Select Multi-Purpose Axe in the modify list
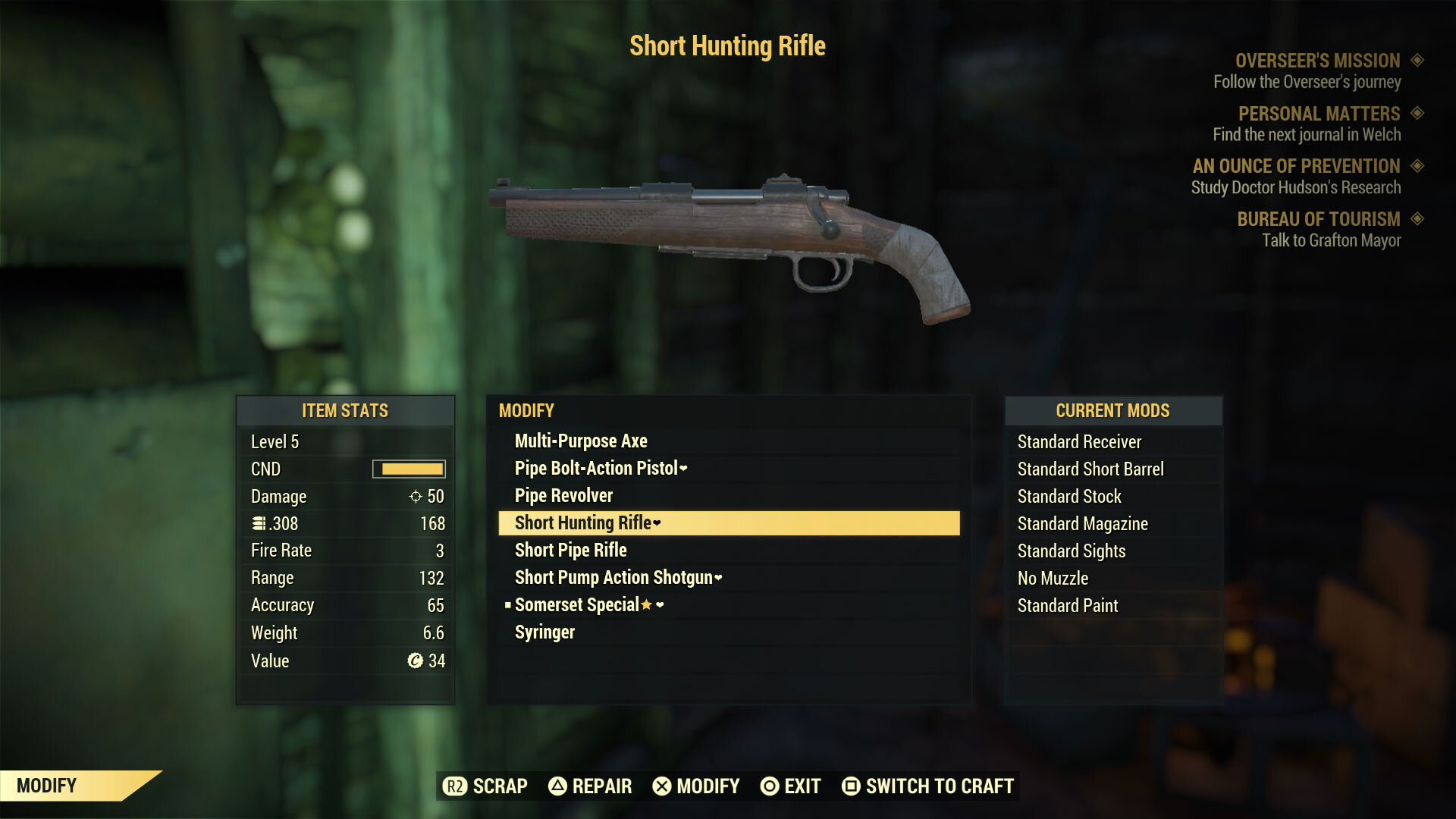 pos(581,441)
